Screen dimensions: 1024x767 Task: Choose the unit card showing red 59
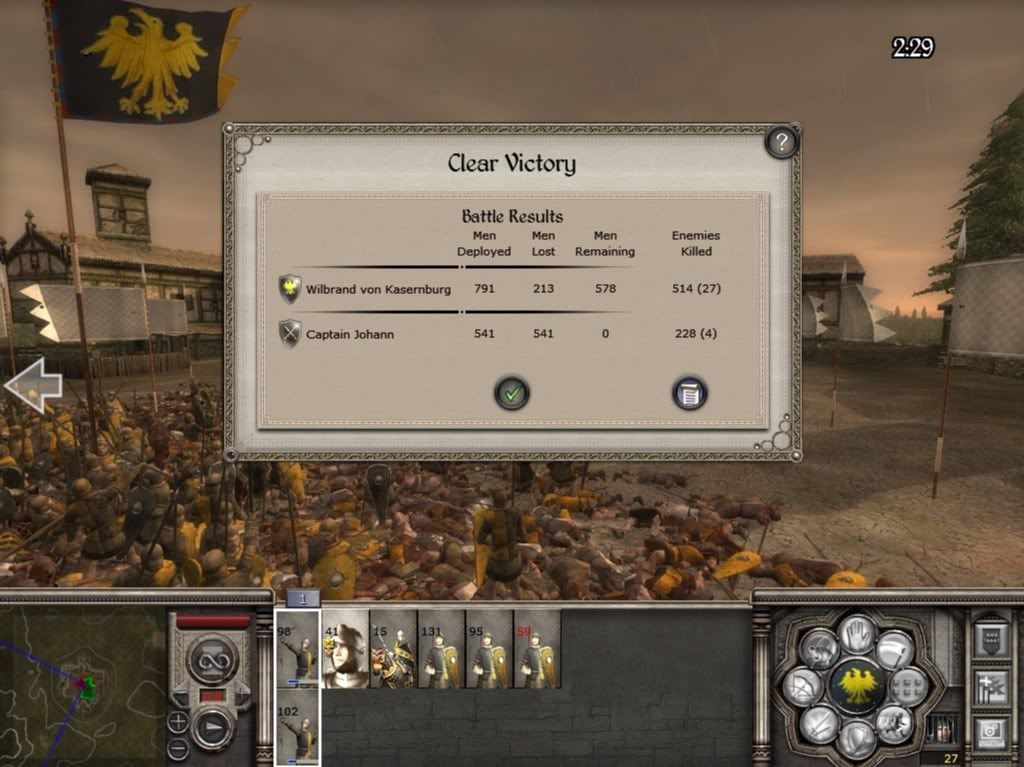tap(537, 649)
